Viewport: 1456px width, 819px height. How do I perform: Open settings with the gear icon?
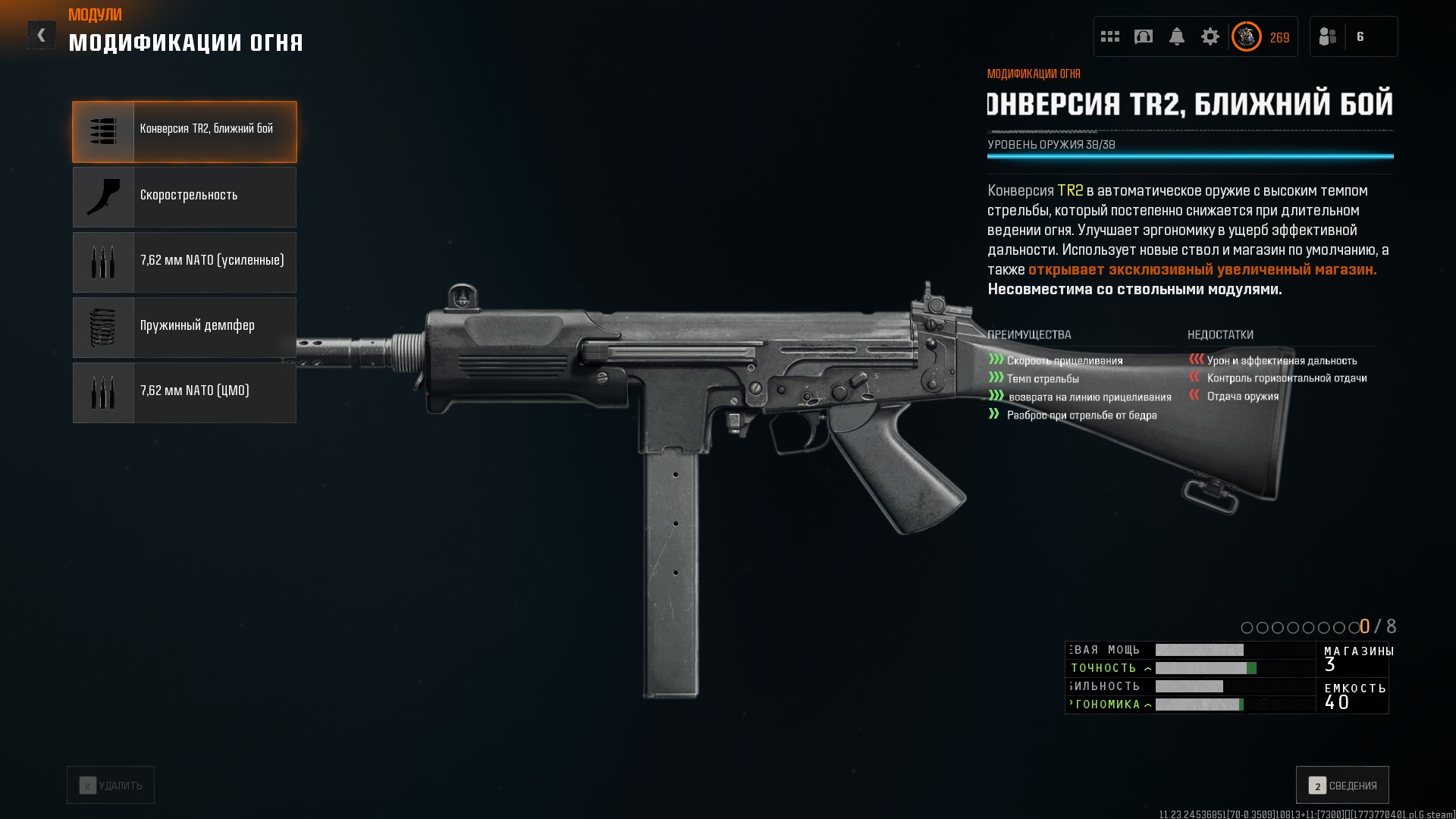[1210, 36]
